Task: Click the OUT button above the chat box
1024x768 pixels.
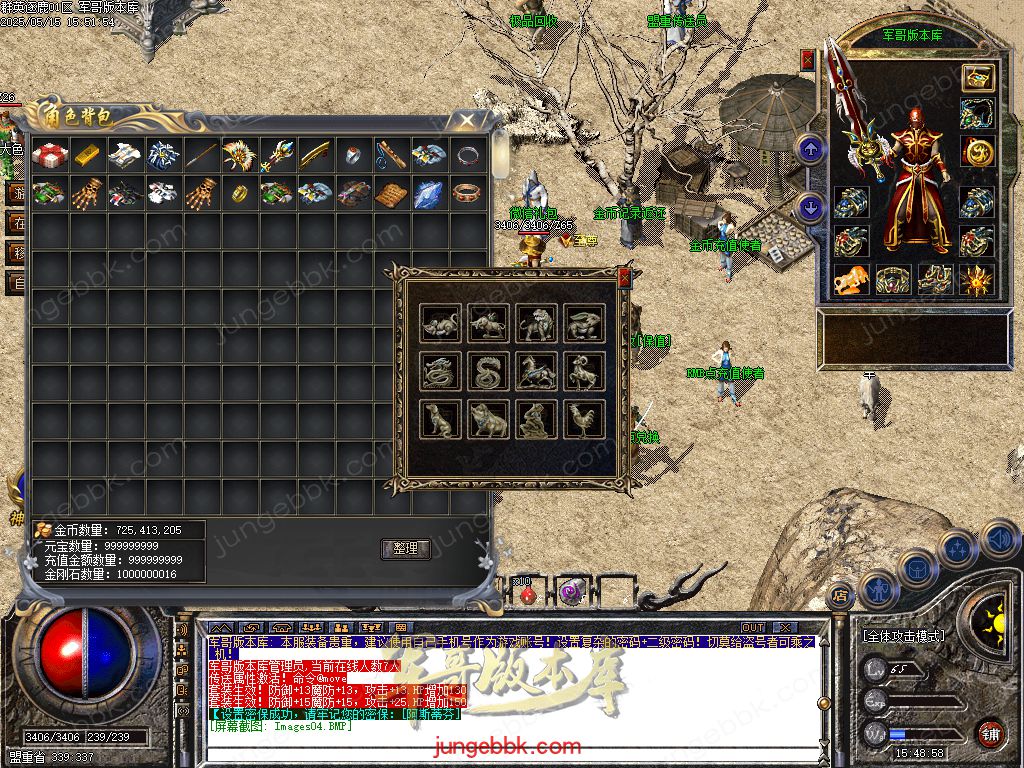Action: point(753,627)
